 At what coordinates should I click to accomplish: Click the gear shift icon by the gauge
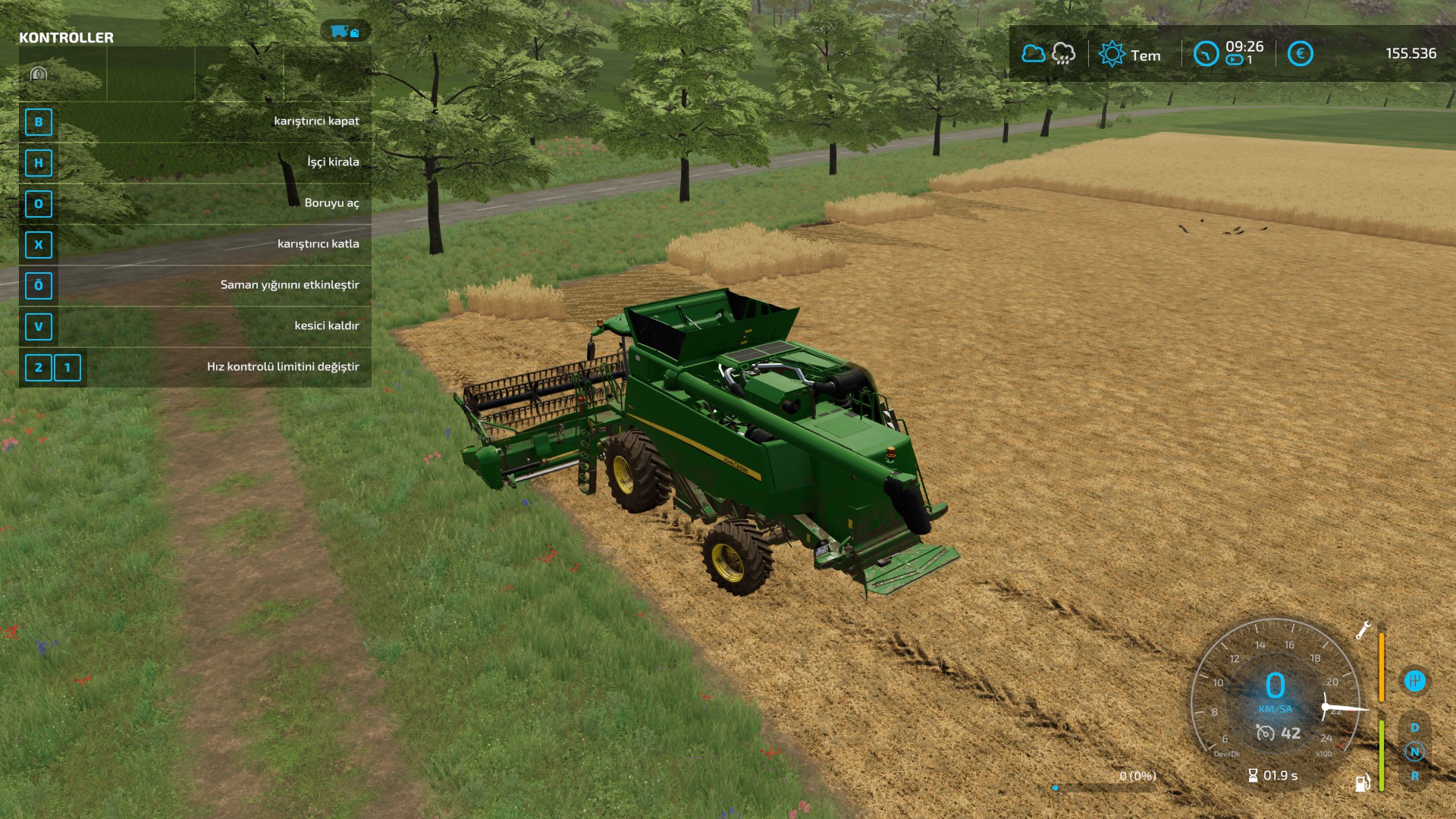click(1414, 680)
